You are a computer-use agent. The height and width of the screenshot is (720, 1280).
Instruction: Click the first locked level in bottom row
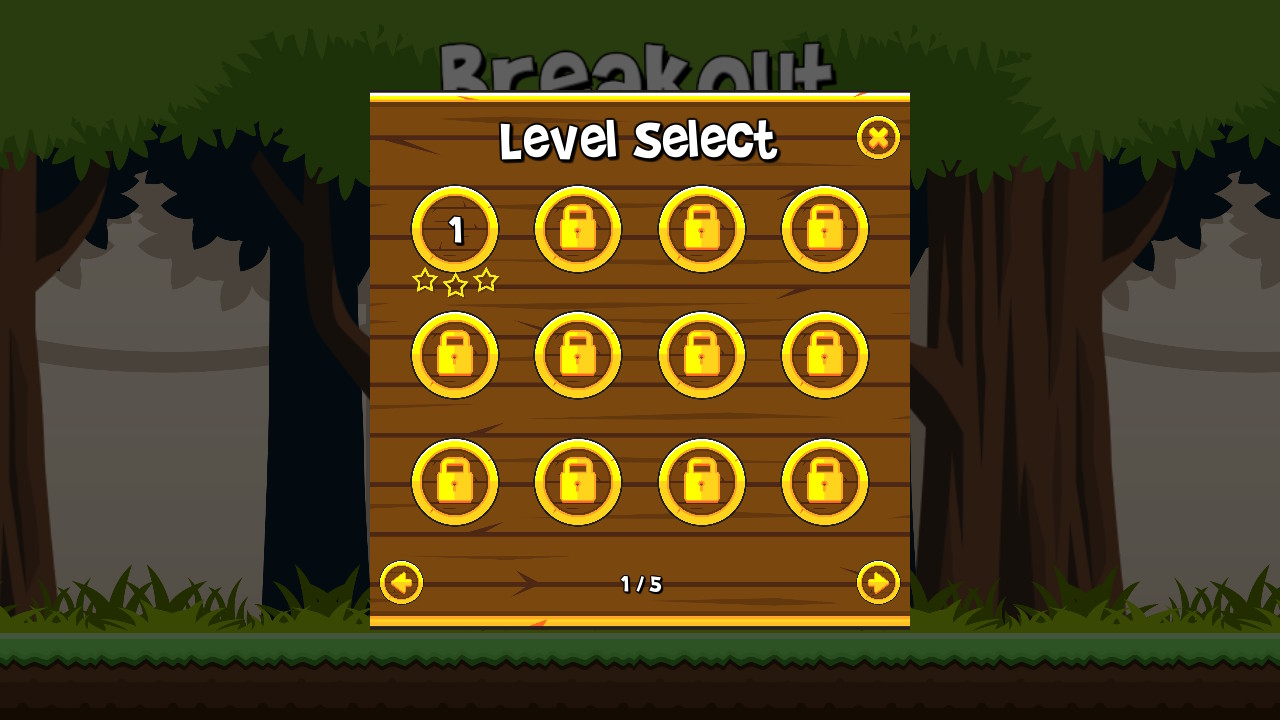[x=455, y=482]
